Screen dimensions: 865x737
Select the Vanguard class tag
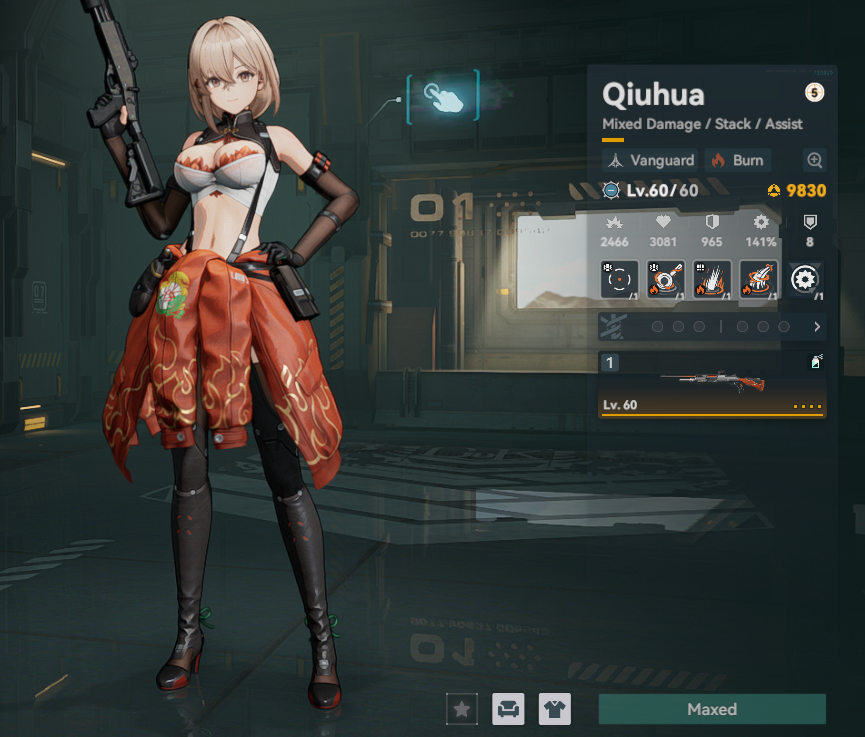(x=651, y=160)
